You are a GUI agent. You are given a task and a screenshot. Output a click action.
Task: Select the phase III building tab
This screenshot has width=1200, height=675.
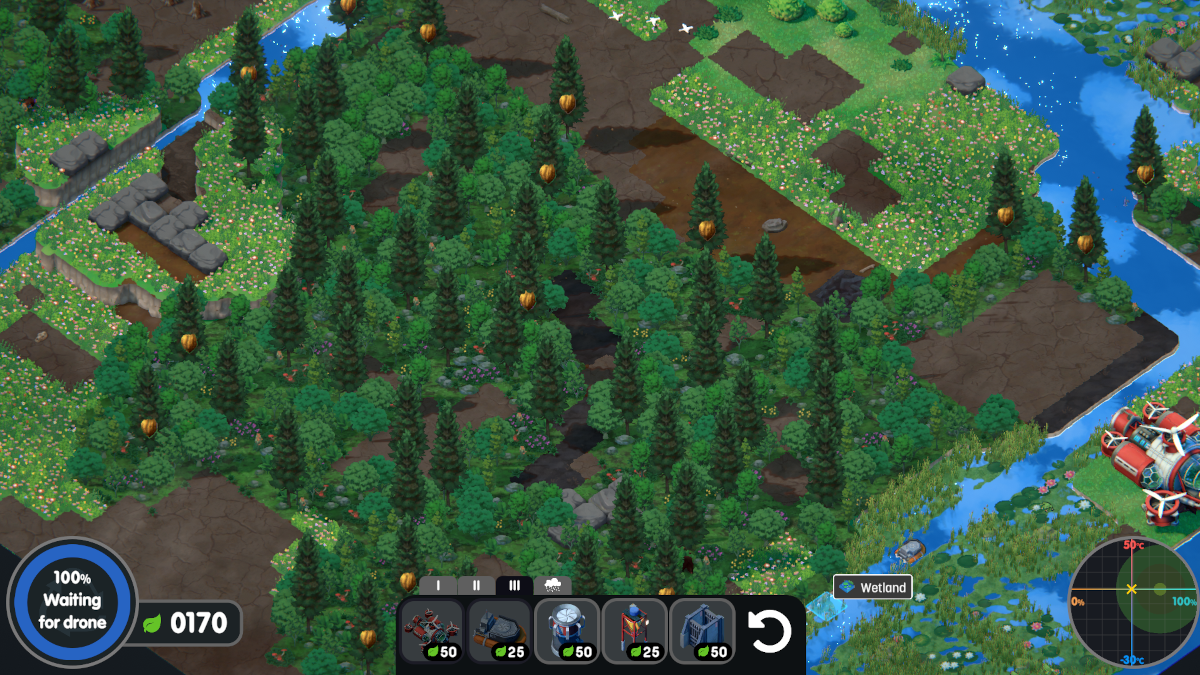(x=514, y=586)
